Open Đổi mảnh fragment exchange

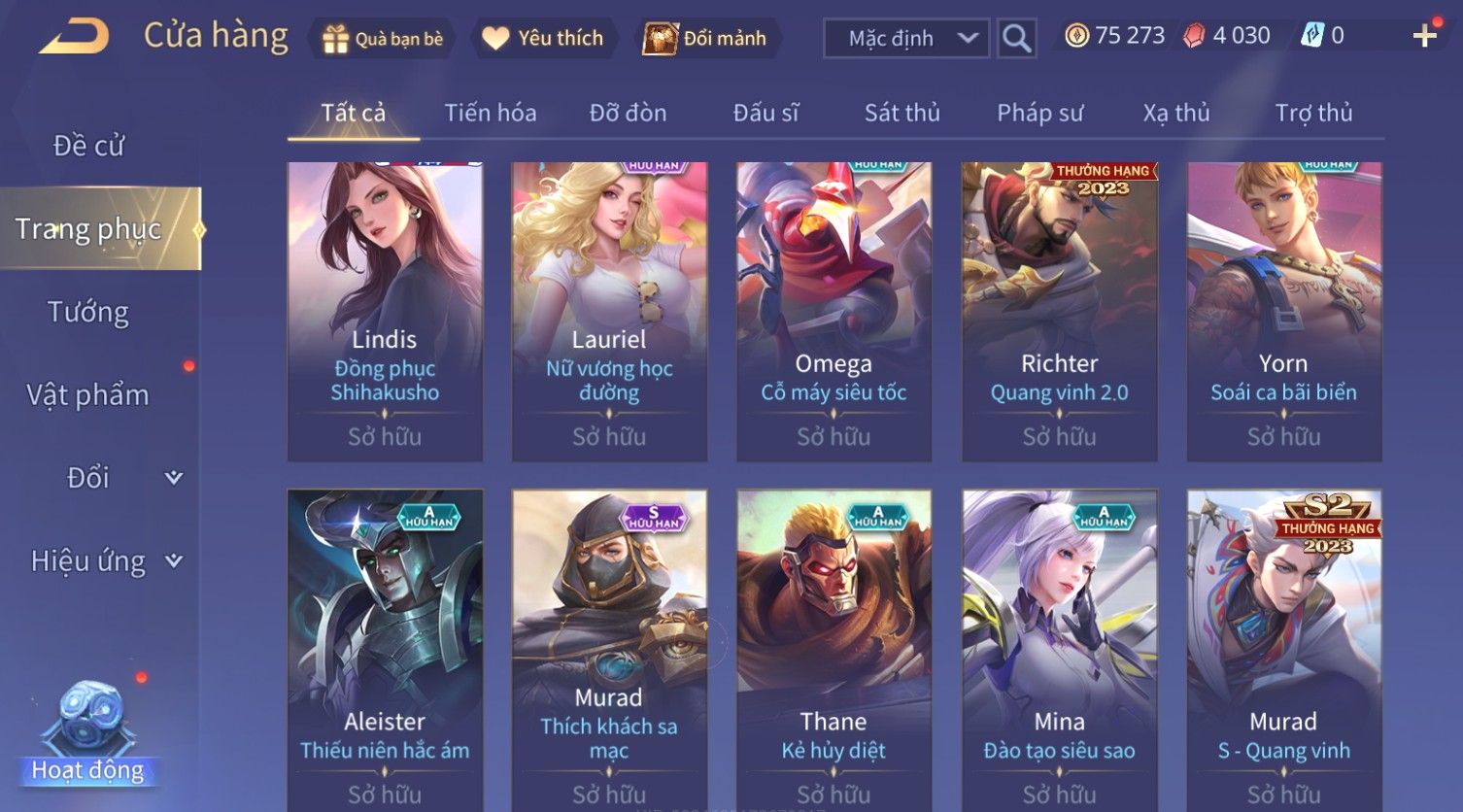click(706, 39)
